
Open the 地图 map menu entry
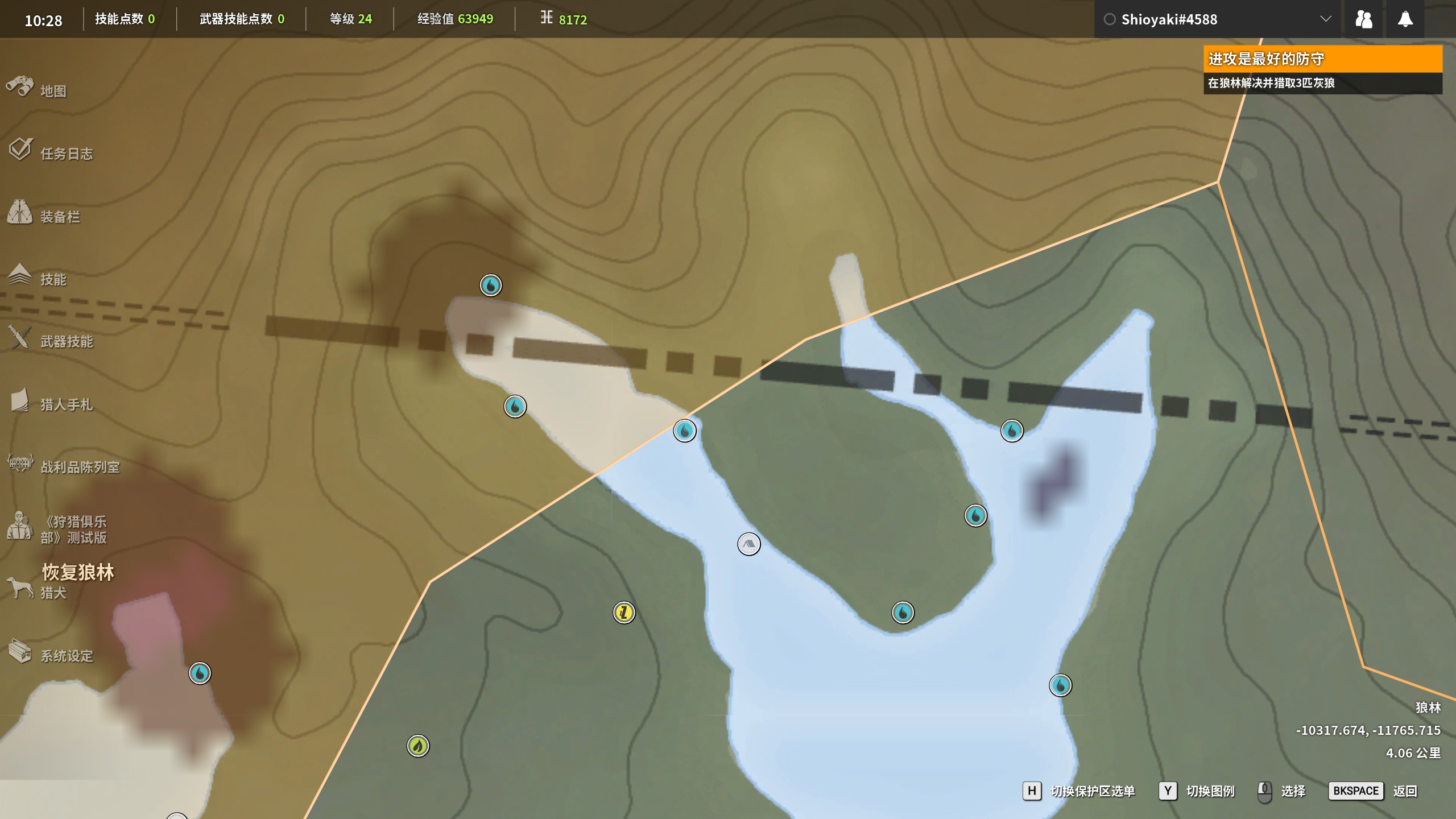pyautogui.click(x=53, y=91)
